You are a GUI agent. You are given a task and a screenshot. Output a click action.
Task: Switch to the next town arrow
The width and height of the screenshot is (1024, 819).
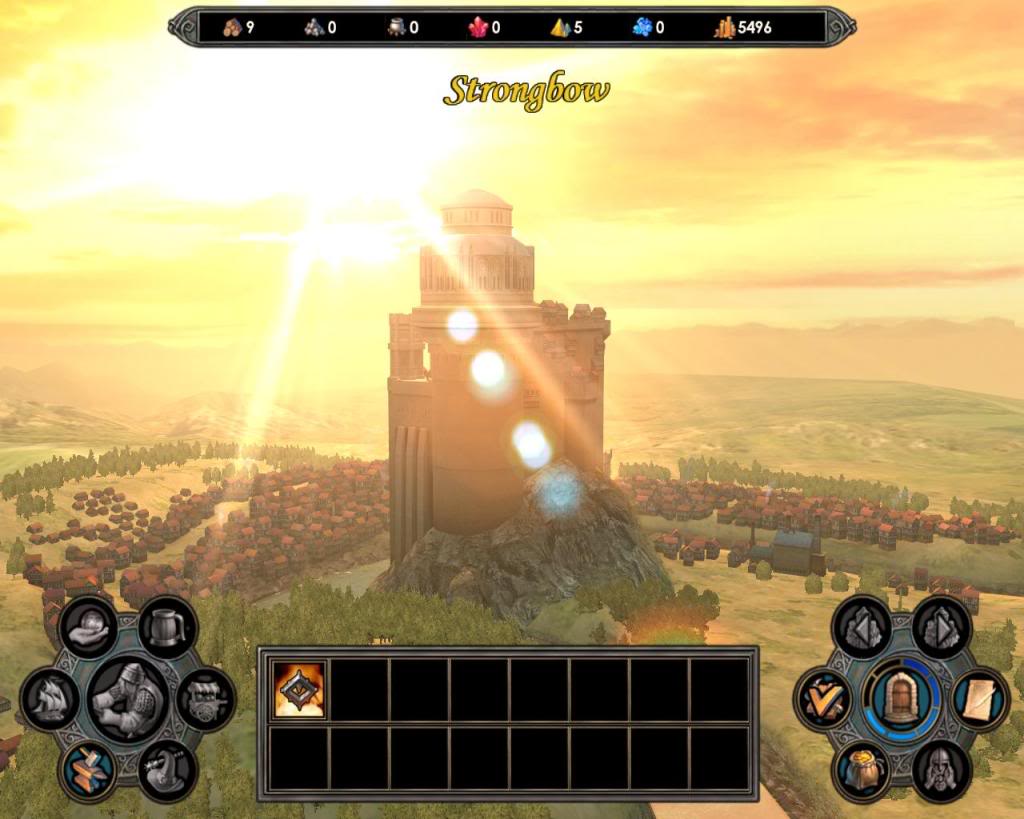(x=941, y=627)
